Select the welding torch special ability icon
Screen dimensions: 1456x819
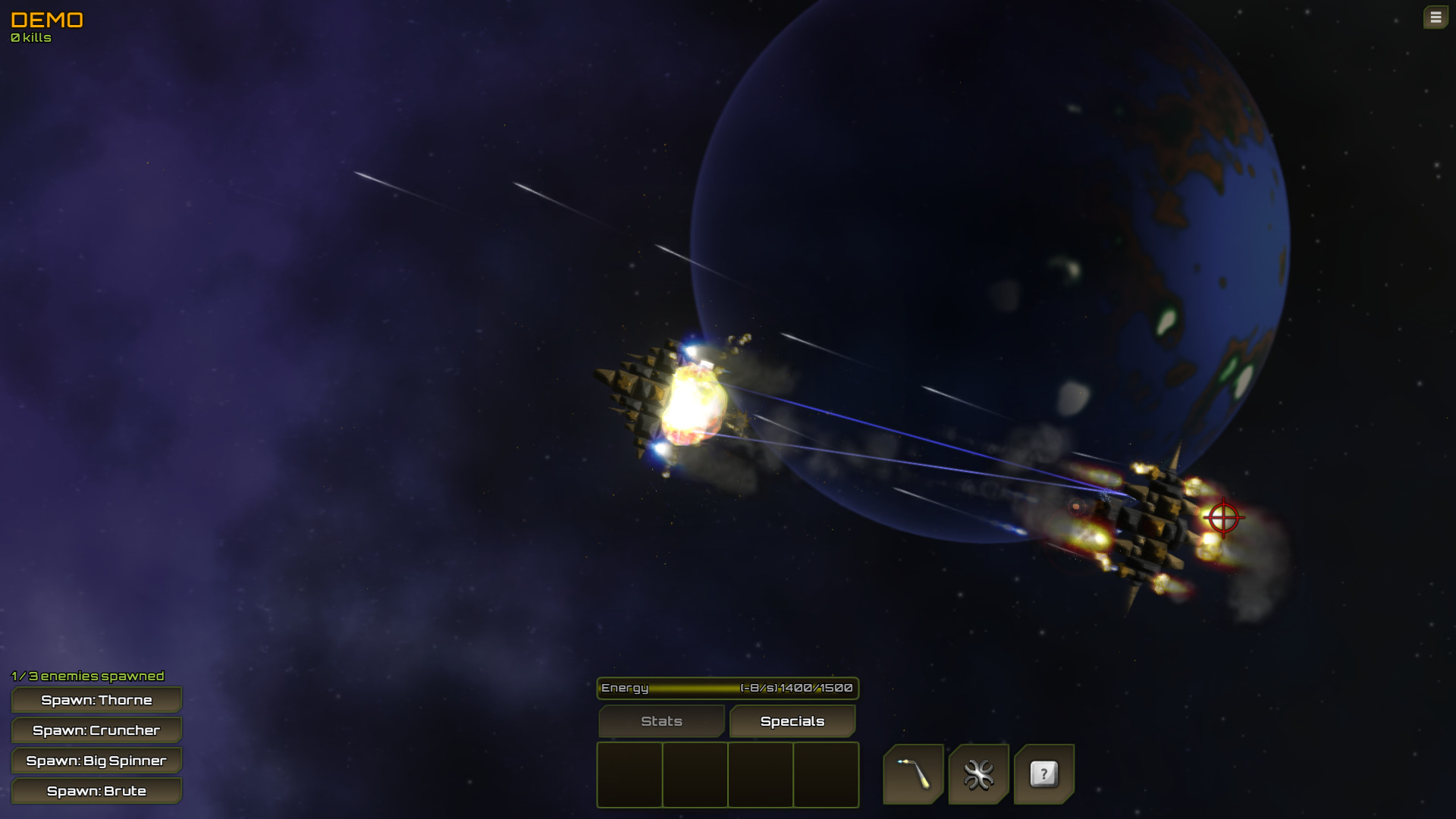click(913, 773)
